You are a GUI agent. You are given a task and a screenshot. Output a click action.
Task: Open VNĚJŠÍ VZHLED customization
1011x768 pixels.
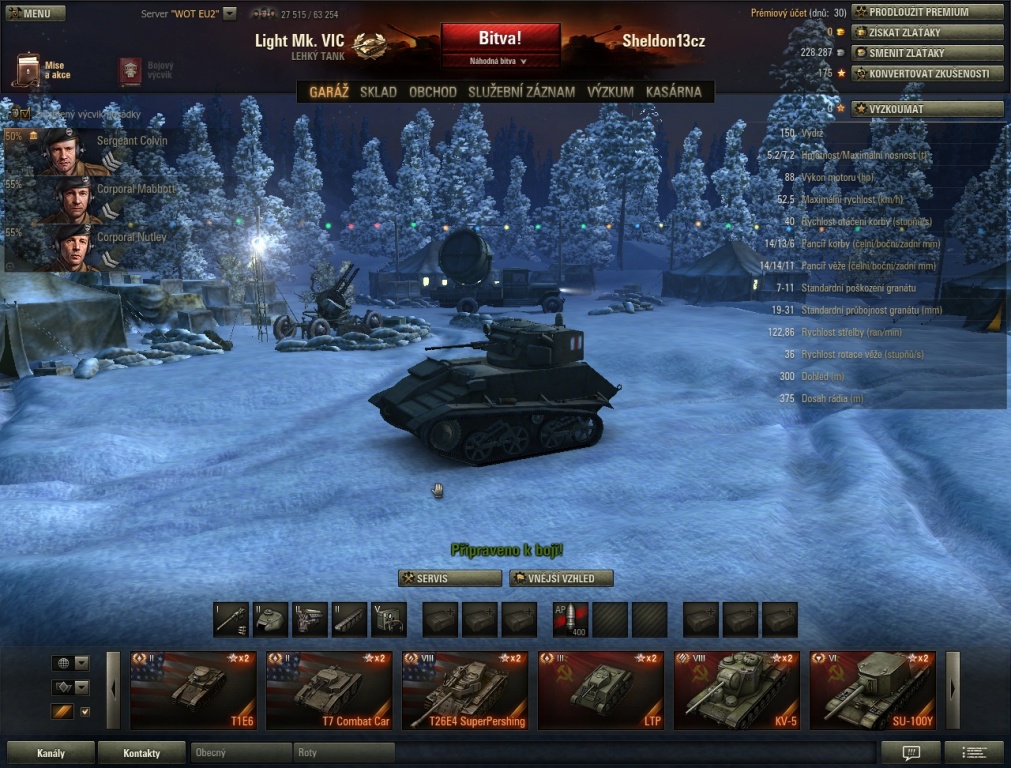[x=561, y=578]
